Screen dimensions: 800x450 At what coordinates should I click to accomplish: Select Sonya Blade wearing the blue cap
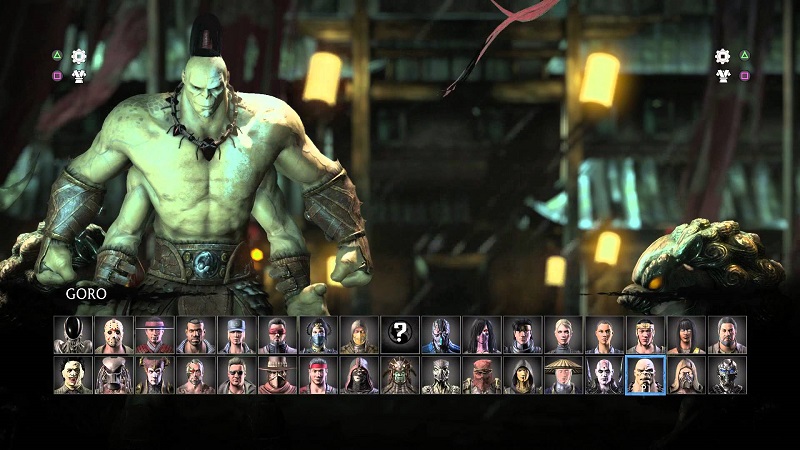point(236,335)
